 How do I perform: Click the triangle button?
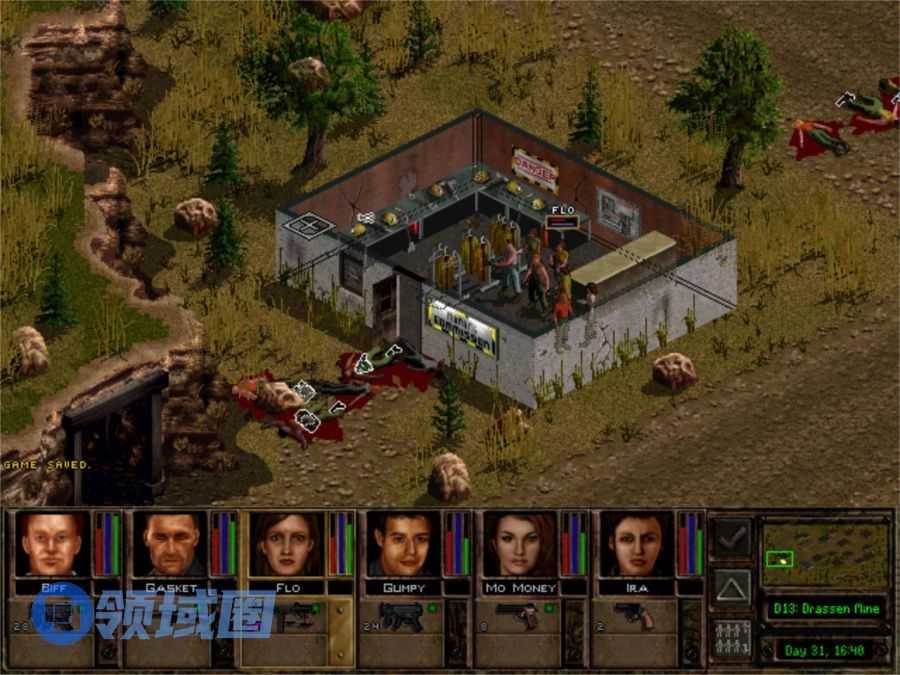point(733,588)
